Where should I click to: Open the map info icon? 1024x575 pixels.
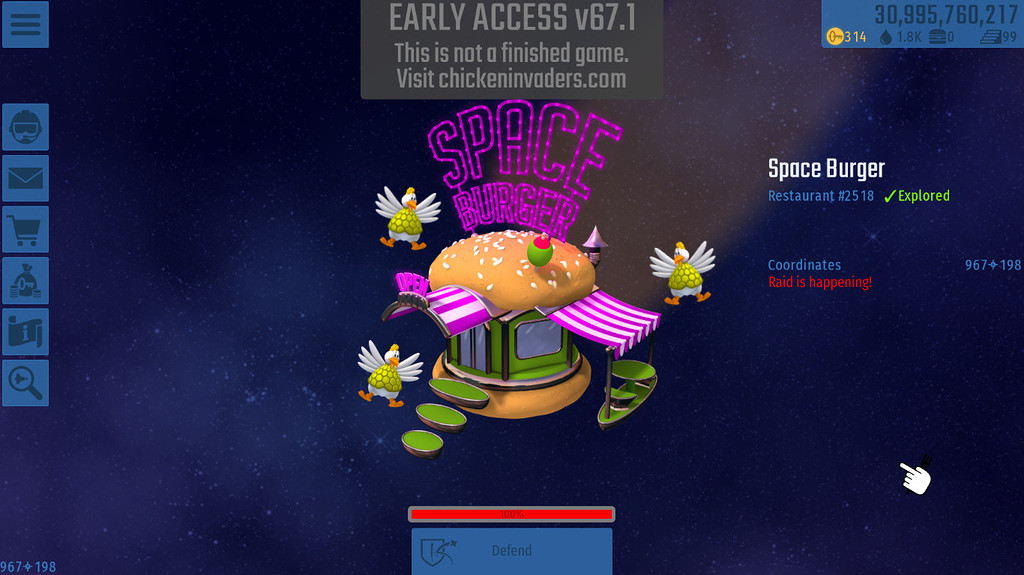point(25,333)
